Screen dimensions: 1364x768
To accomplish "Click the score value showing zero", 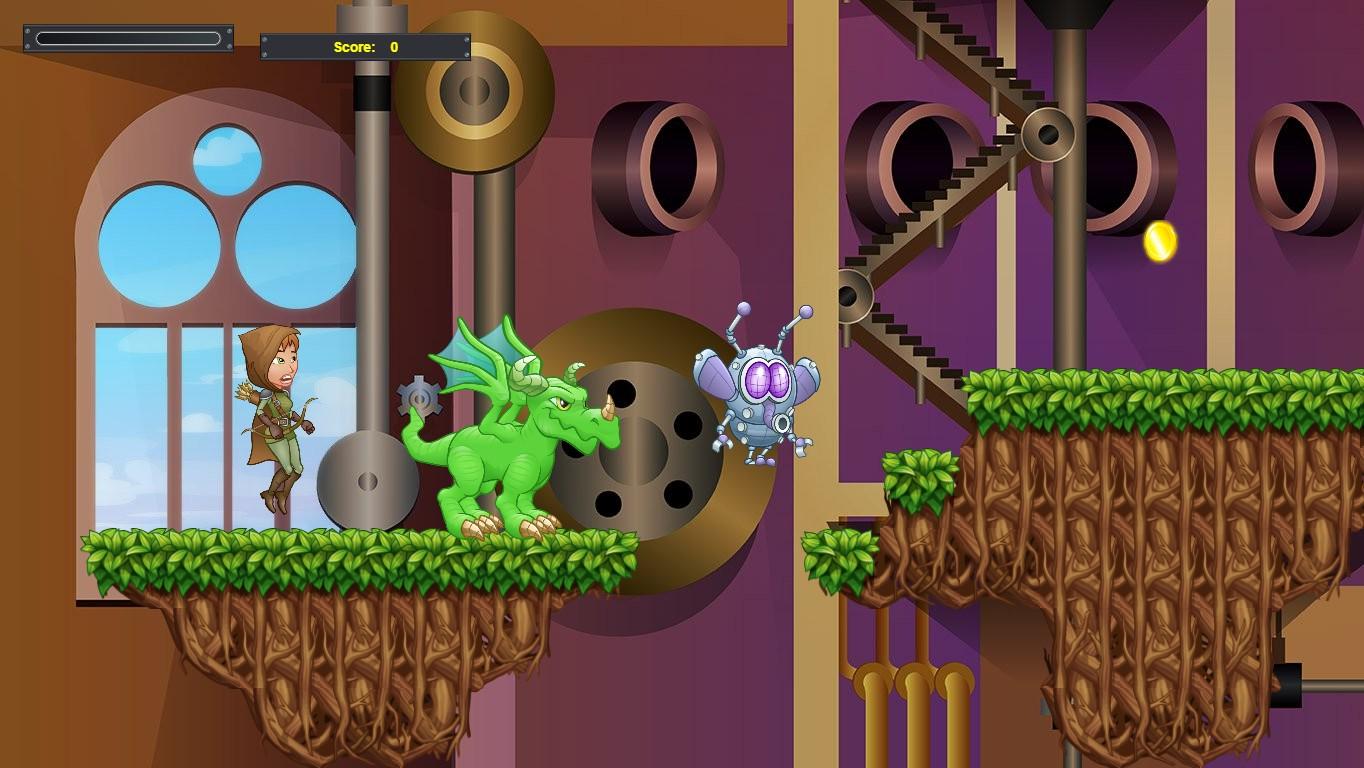I will 395,46.
